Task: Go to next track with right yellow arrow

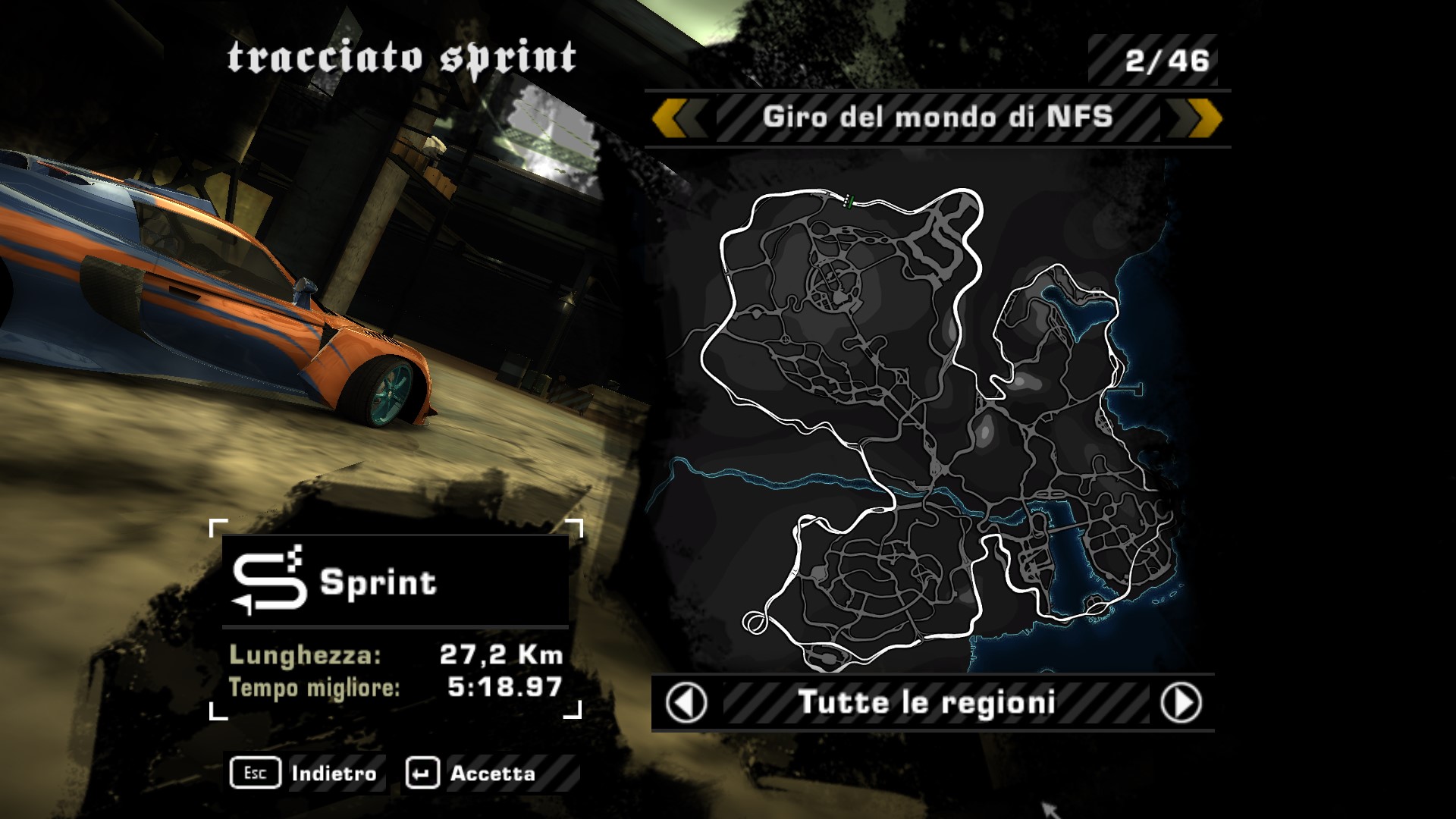Action: click(1196, 119)
